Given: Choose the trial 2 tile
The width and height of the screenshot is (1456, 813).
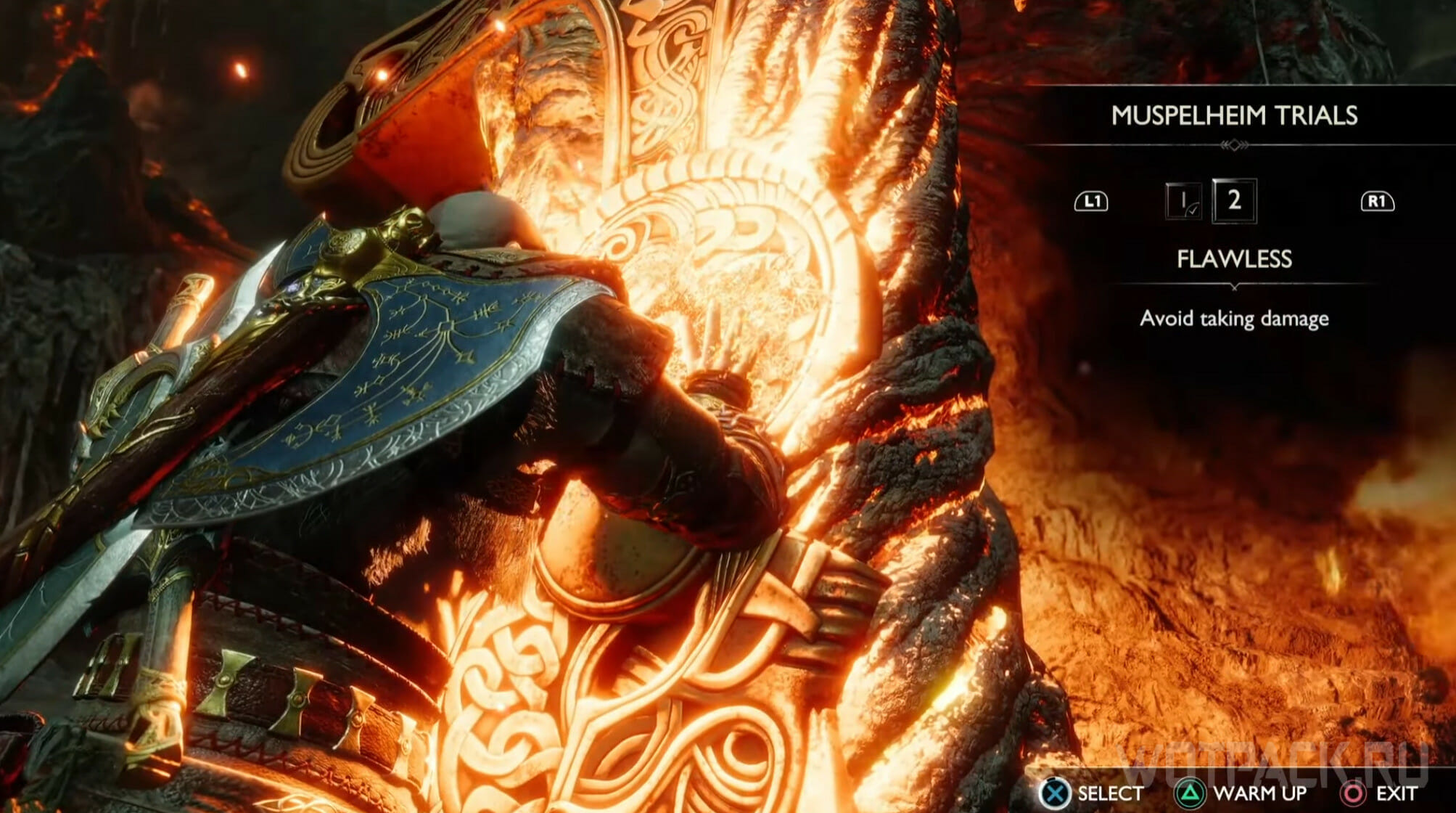Looking at the screenshot, I should 1234,200.
